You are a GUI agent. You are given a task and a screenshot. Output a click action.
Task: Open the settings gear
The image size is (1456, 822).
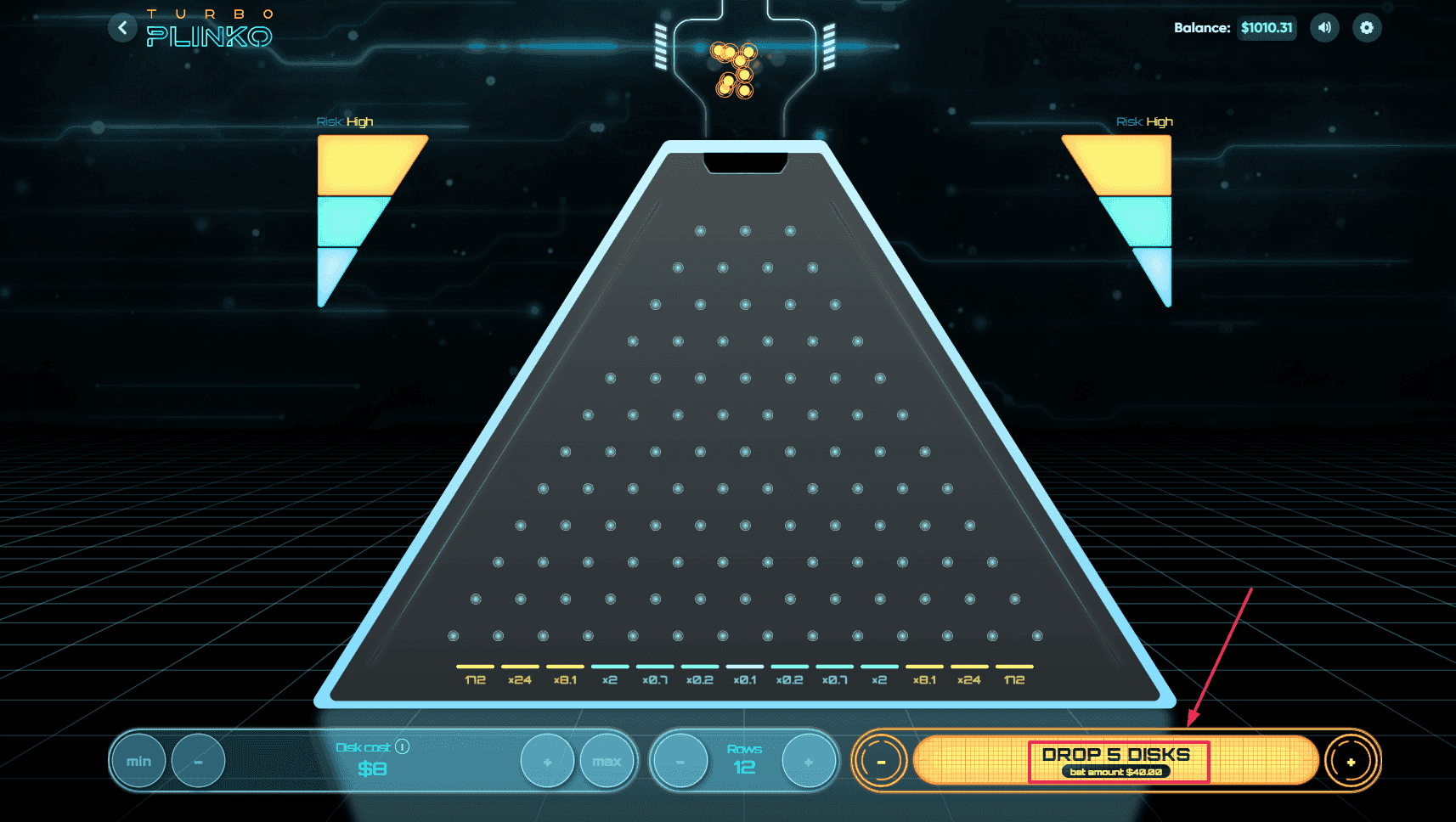(1367, 28)
